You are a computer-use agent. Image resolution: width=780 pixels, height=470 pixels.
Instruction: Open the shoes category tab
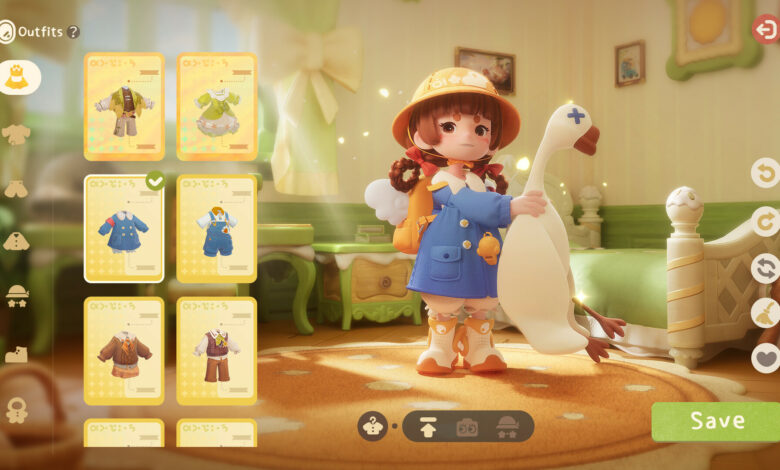tap(16, 354)
